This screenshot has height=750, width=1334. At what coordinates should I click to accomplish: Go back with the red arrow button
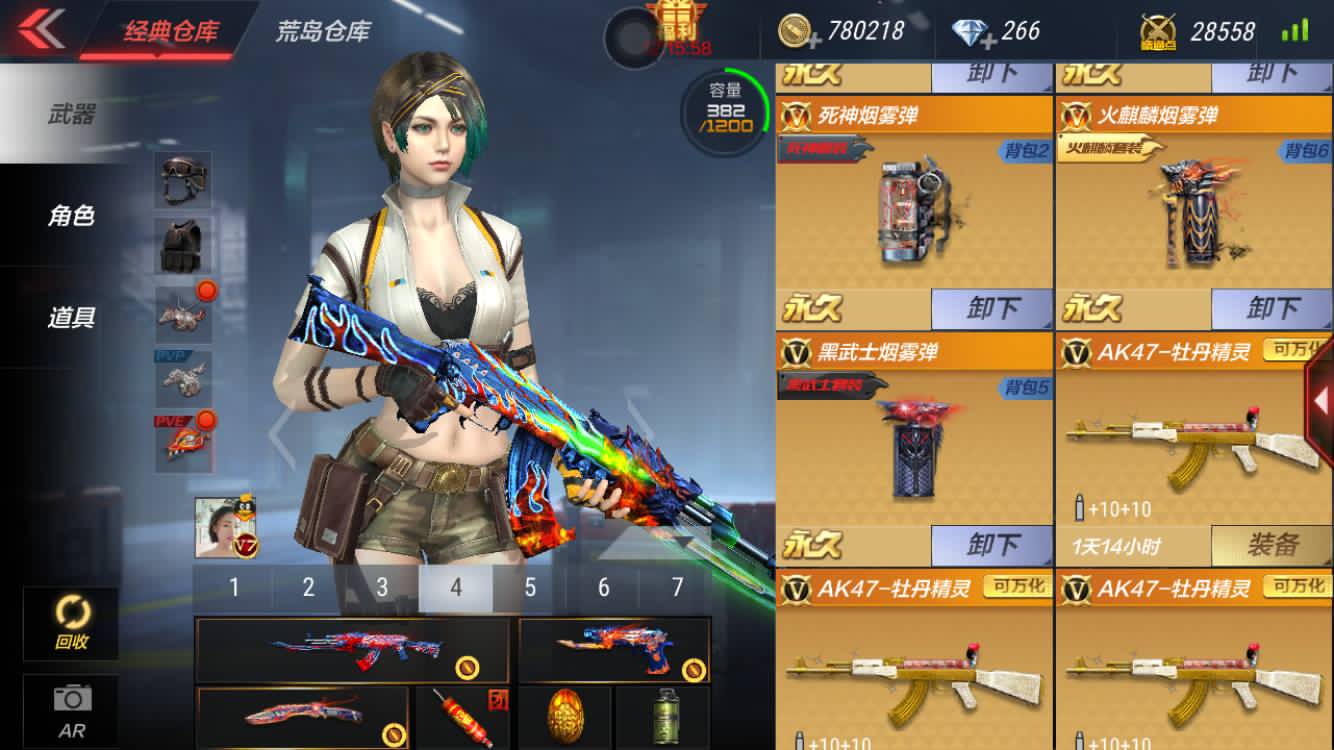coord(40,29)
